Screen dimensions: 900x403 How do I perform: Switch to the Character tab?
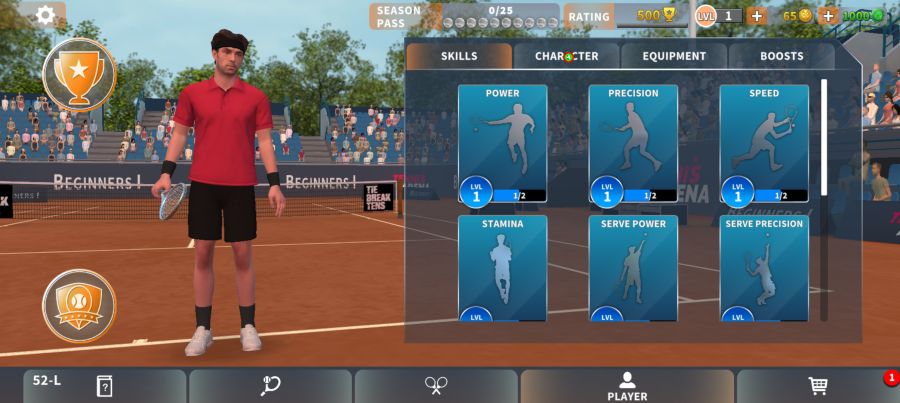[x=566, y=56]
